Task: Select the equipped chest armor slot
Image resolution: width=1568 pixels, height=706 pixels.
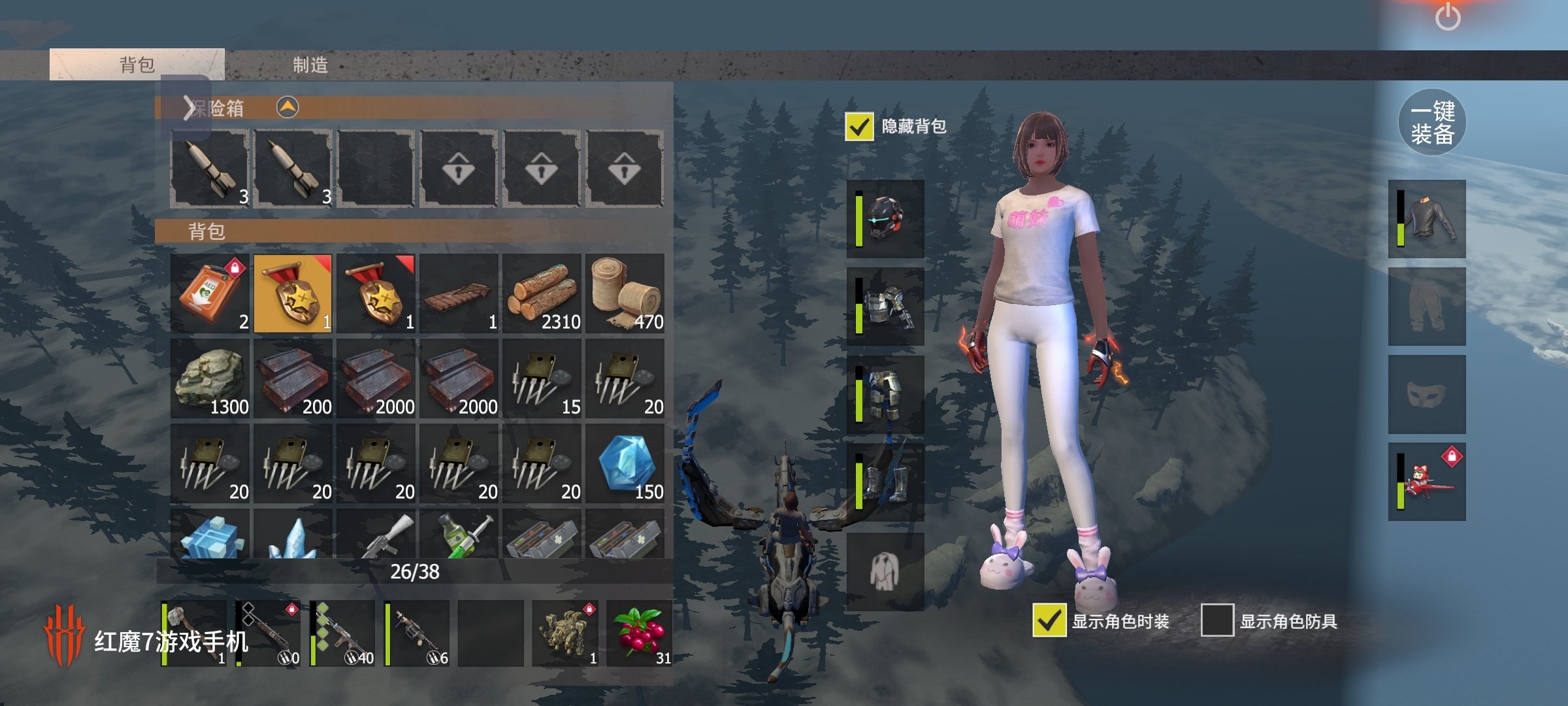Action: click(x=885, y=307)
